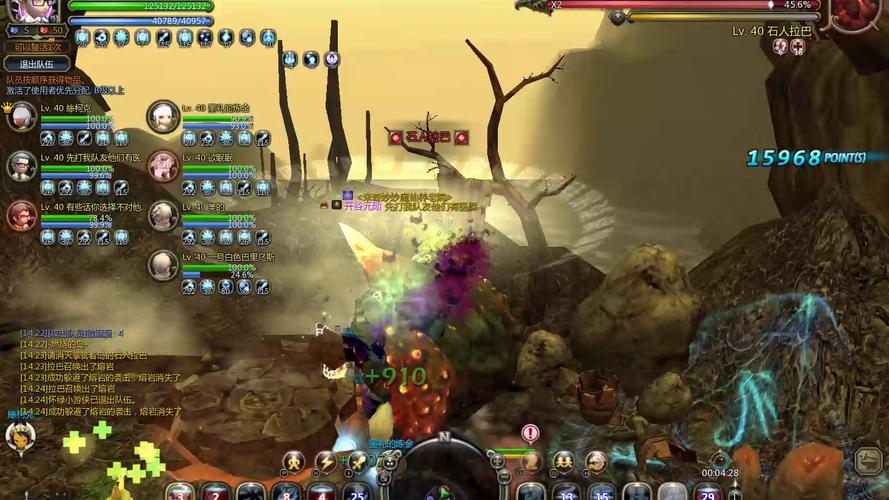Use the skill slot showing cooldown 25

(357, 490)
